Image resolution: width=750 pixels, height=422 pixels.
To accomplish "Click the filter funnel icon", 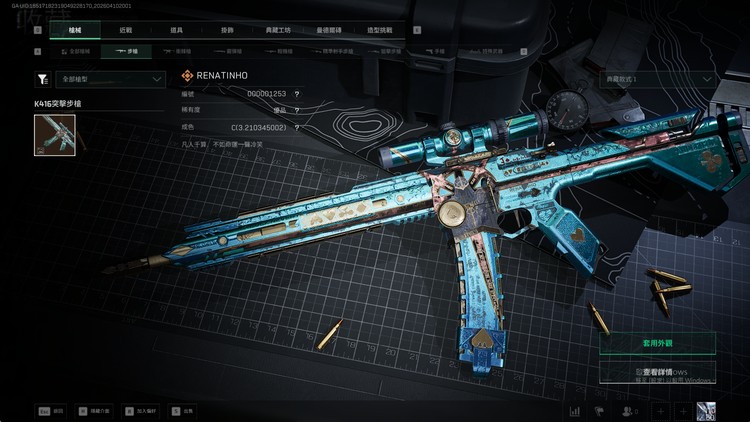I will pyautogui.click(x=42, y=79).
